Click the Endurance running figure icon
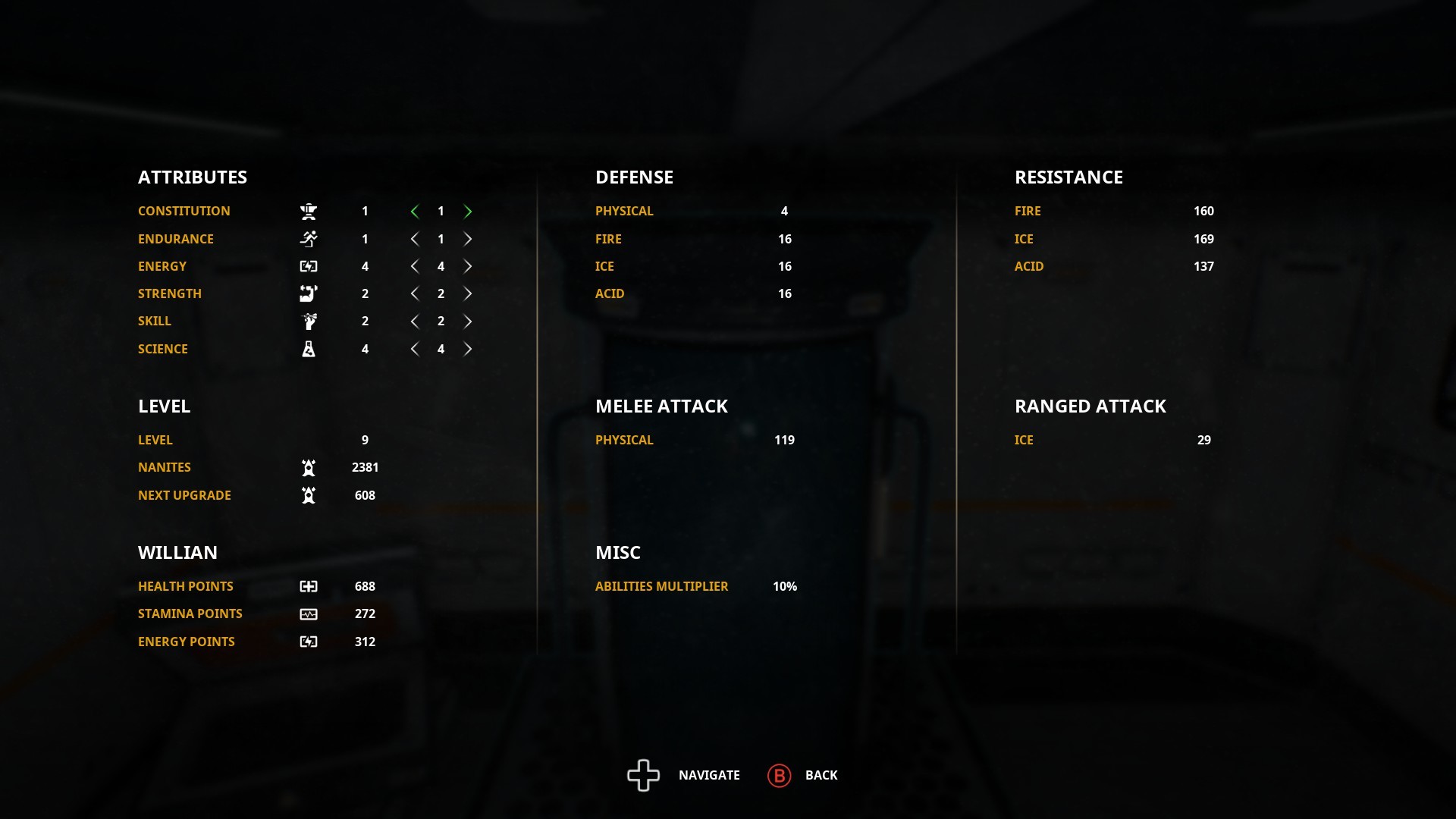1456x819 pixels. 309,239
